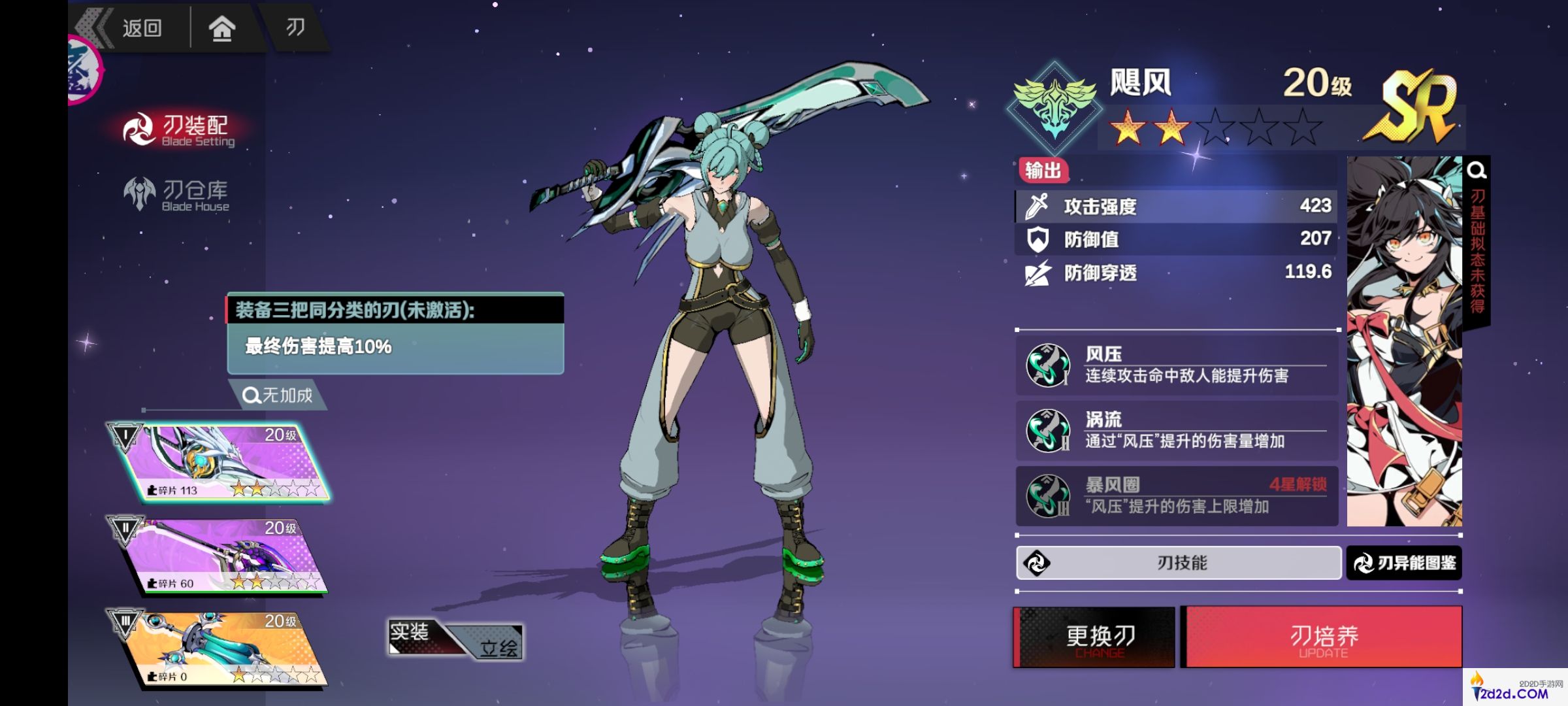The image size is (1568, 706).
Task: View the 风压 skill entry
Action: [1176, 365]
